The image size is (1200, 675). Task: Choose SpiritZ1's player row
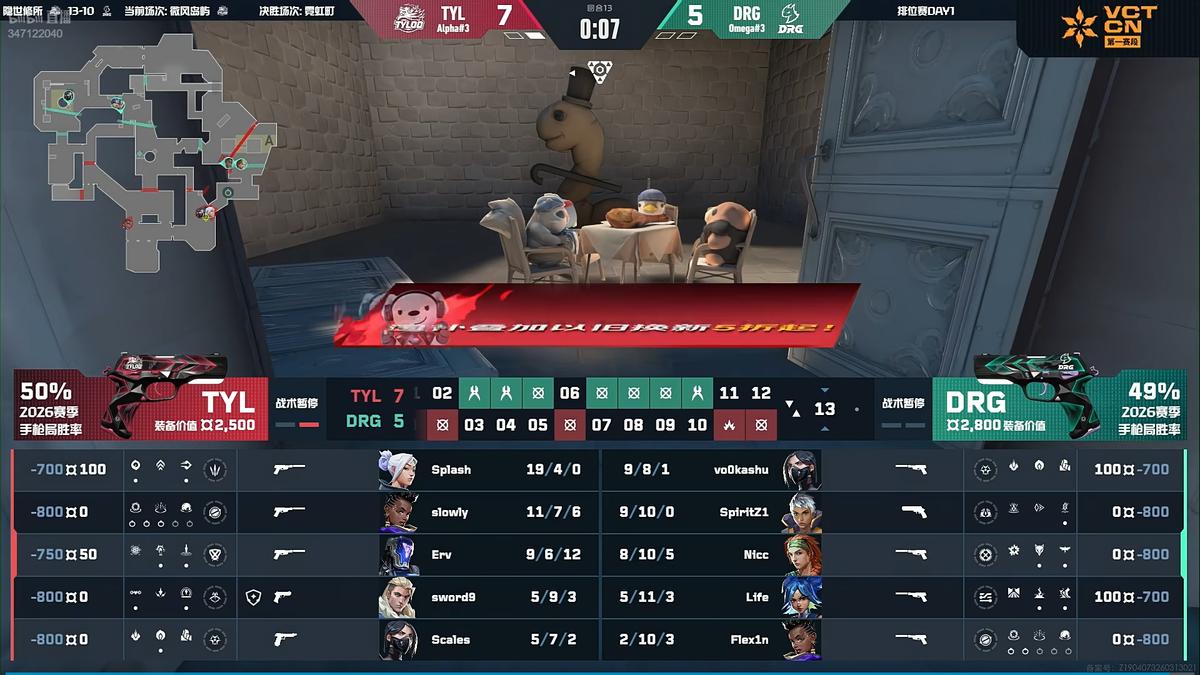coord(750,512)
